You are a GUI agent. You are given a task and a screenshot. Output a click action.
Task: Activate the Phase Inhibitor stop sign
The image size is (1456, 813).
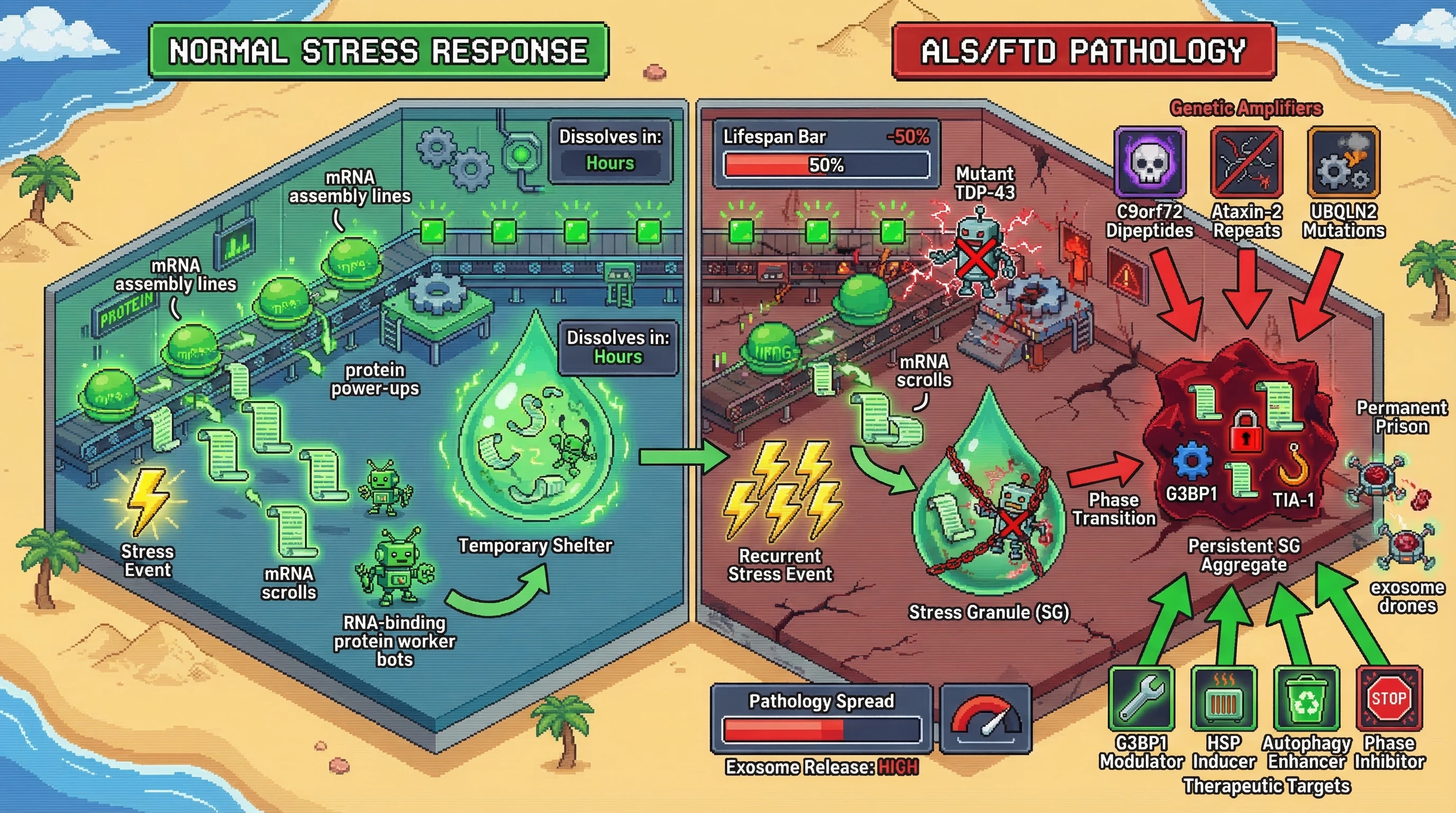[x=1389, y=699]
